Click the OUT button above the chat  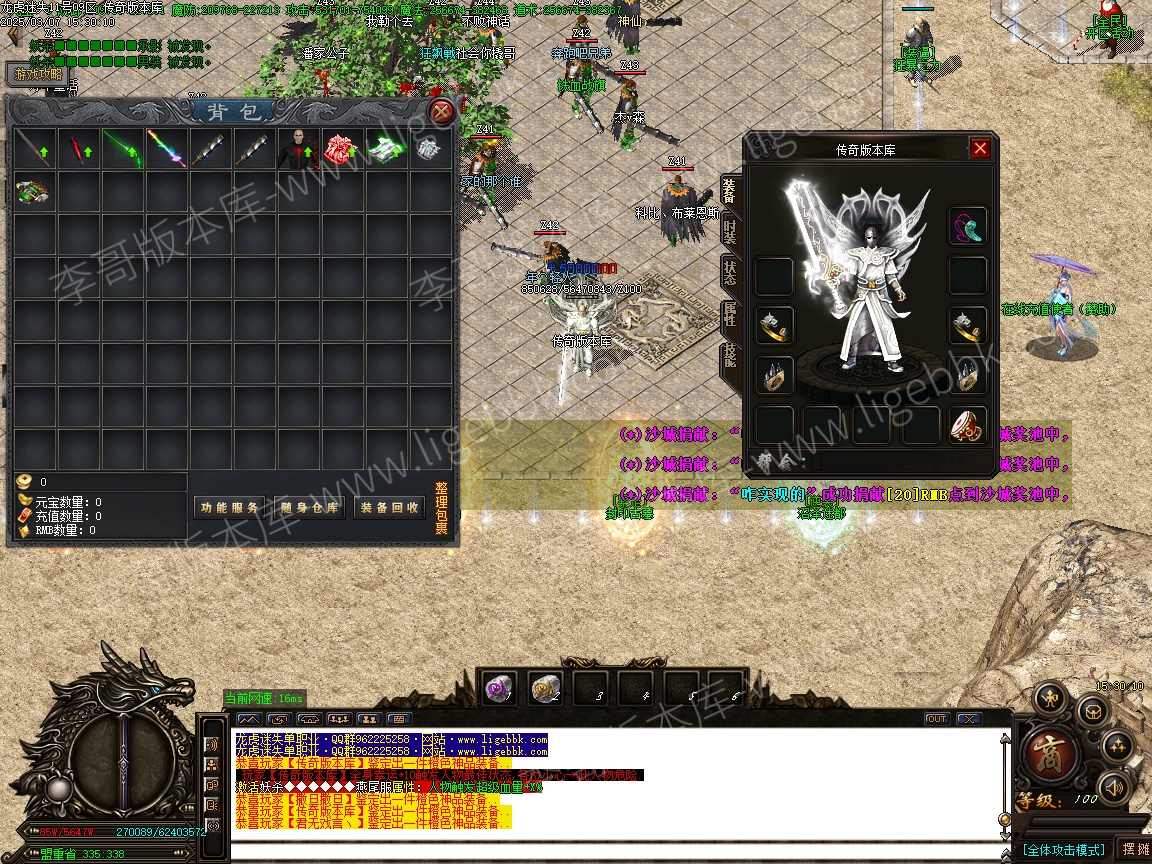click(937, 719)
